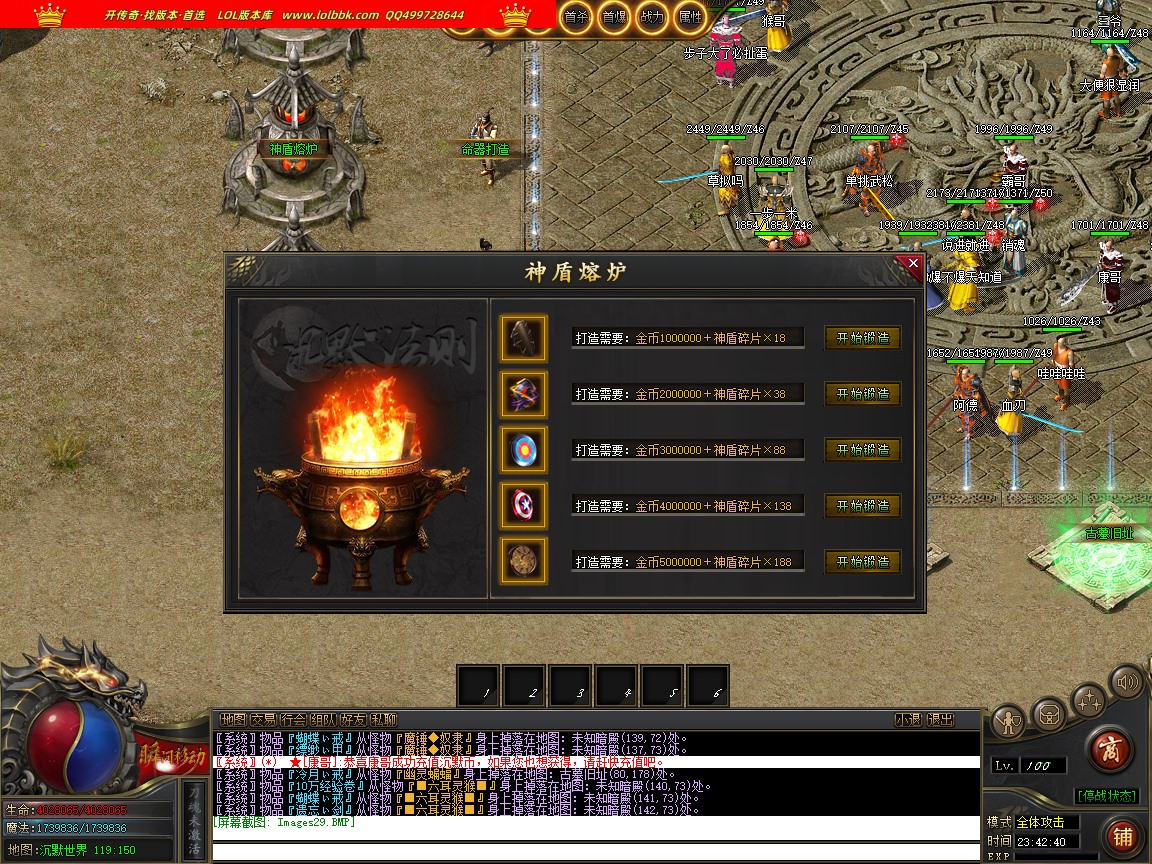
Task: Start forging the 138-fragment shield recipe
Action: pyautogui.click(x=862, y=506)
